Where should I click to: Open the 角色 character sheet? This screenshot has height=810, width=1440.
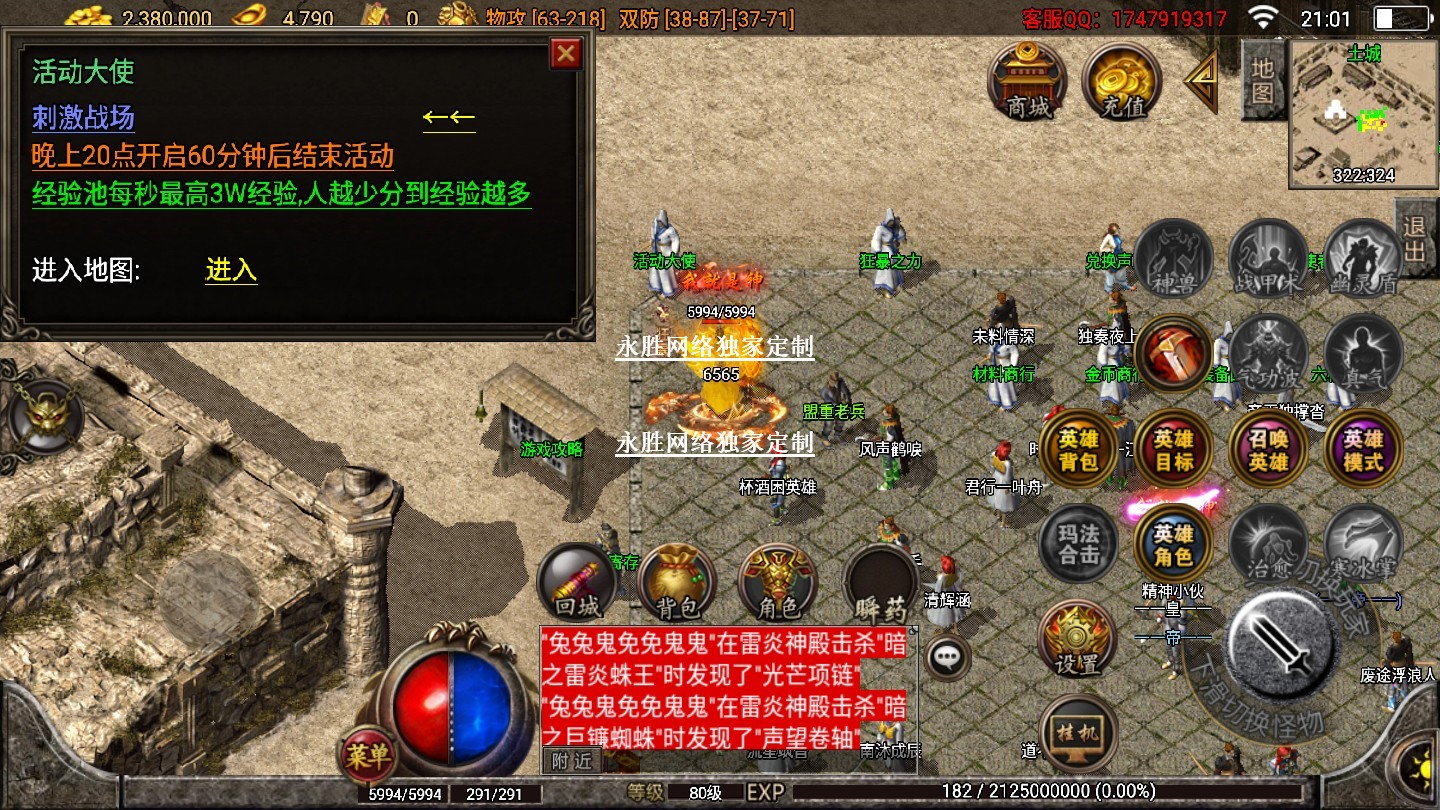coord(777,581)
